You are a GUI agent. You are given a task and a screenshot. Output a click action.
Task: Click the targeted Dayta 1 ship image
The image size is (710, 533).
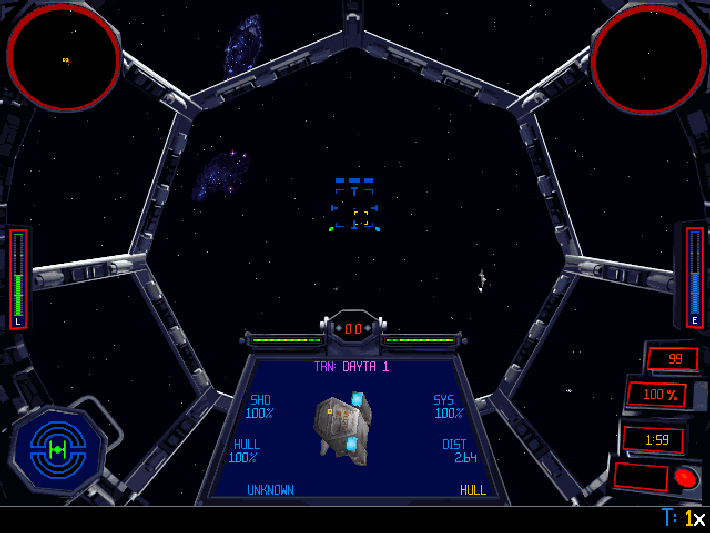(x=342, y=426)
